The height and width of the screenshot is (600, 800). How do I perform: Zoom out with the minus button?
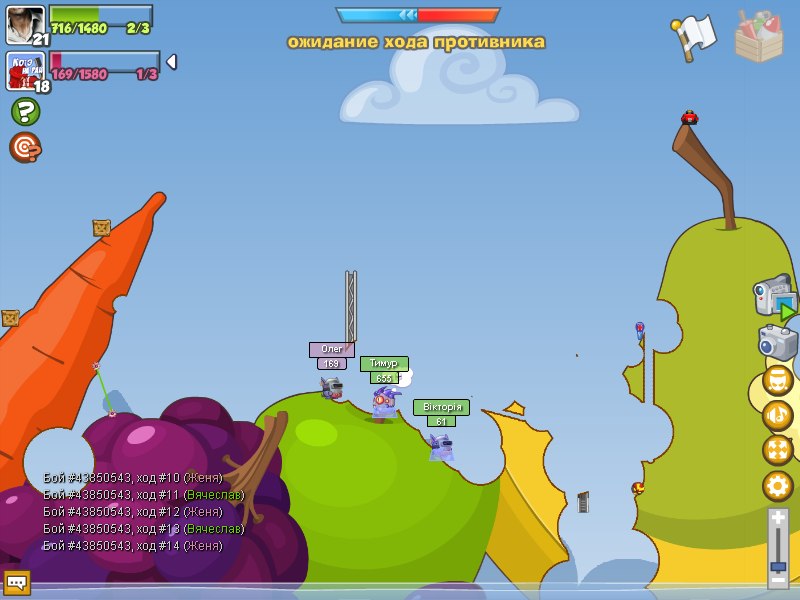(x=778, y=579)
